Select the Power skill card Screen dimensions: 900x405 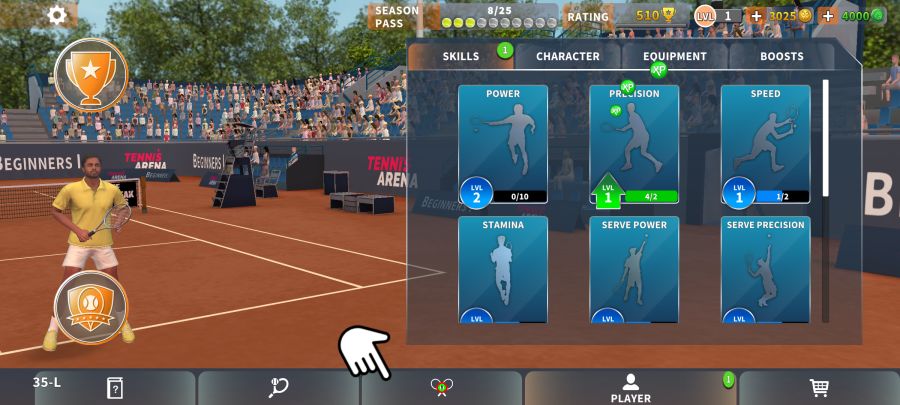click(x=503, y=144)
